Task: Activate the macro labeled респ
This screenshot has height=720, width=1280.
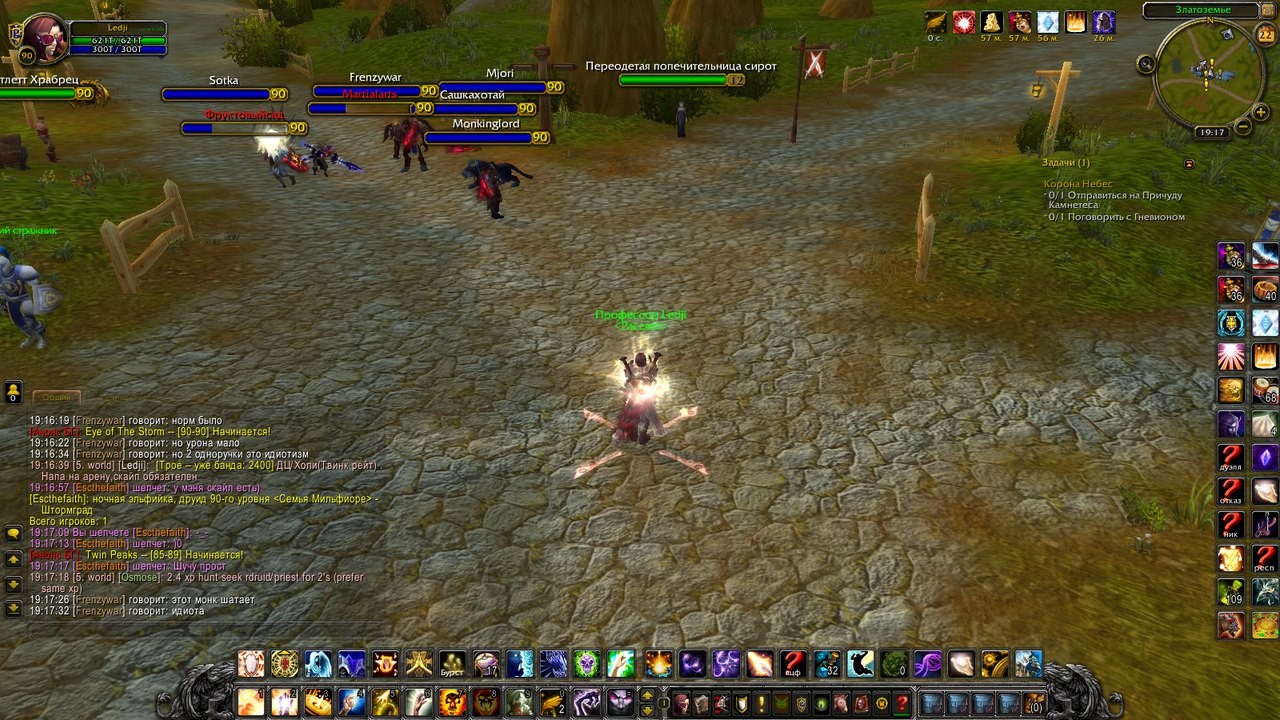Action: 1265,558
